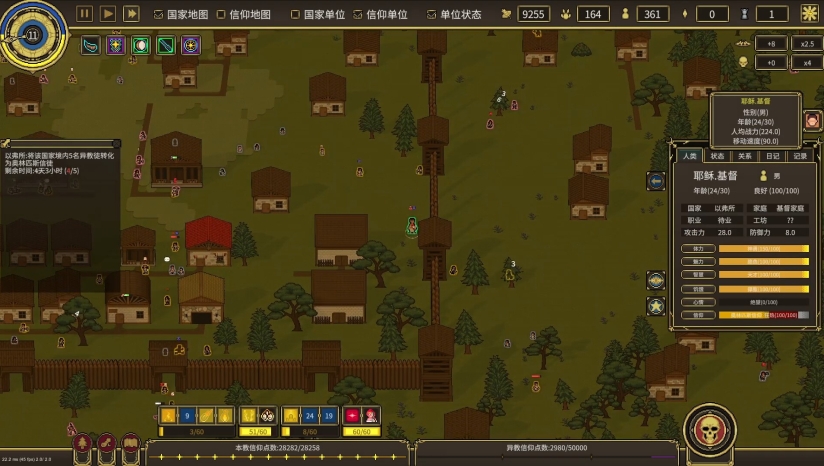Collapse the panel with the left arrow button

point(656,181)
